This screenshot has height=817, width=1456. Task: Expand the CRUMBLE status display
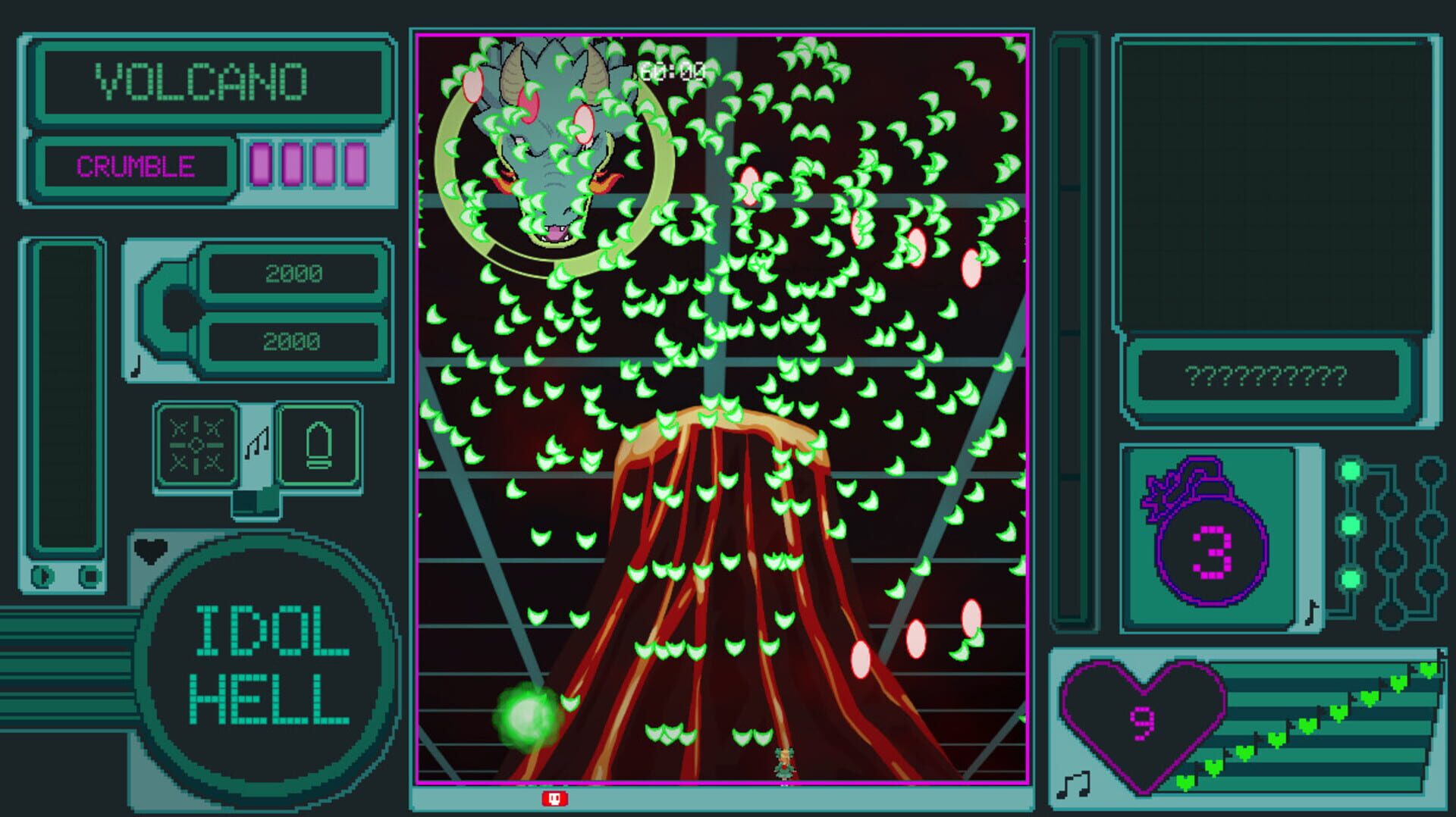click(136, 165)
